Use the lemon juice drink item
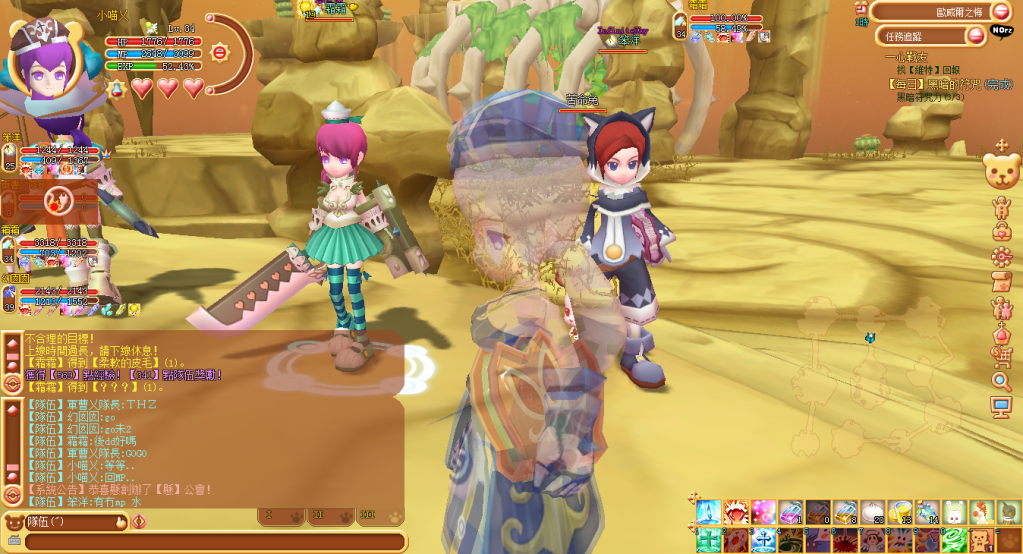 [x=899, y=513]
